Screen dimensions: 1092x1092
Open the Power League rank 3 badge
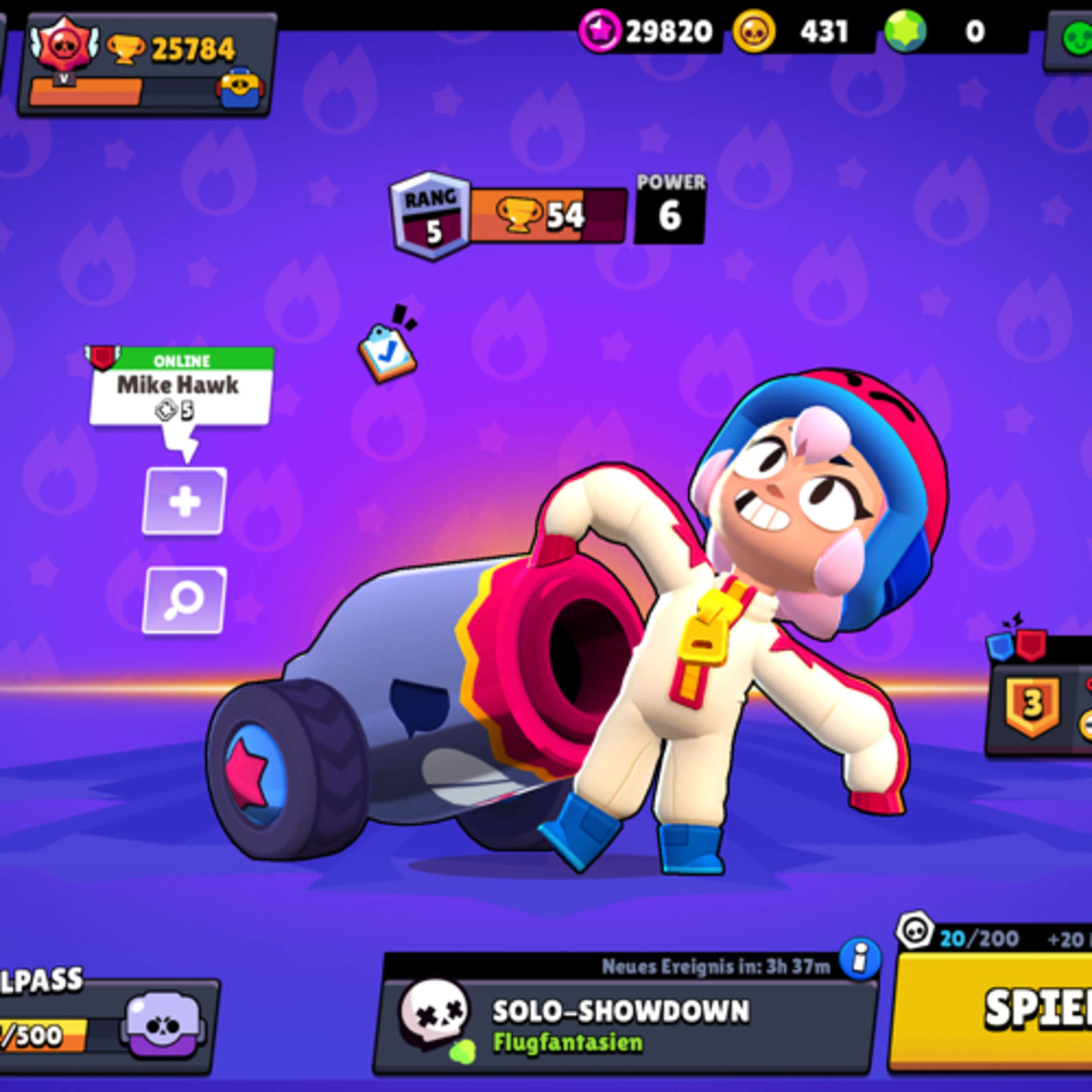click(x=1032, y=704)
